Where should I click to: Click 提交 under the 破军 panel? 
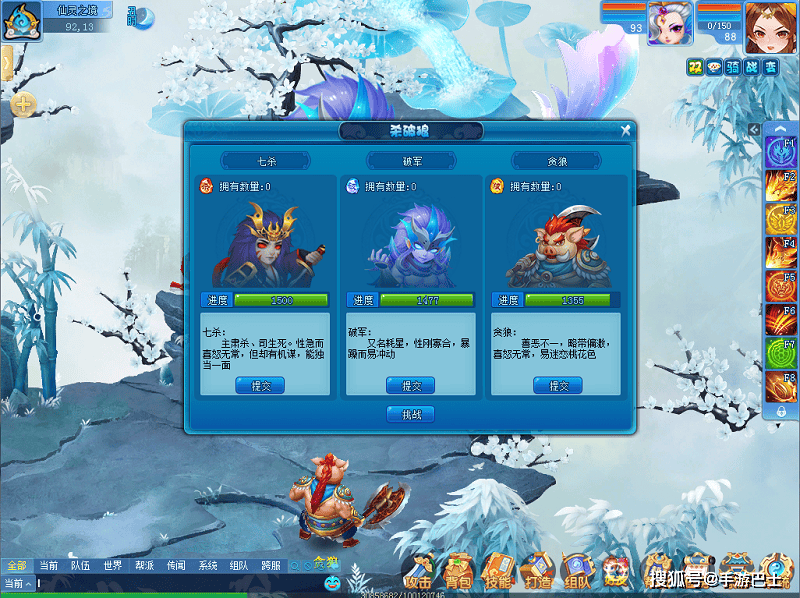(411, 385)
